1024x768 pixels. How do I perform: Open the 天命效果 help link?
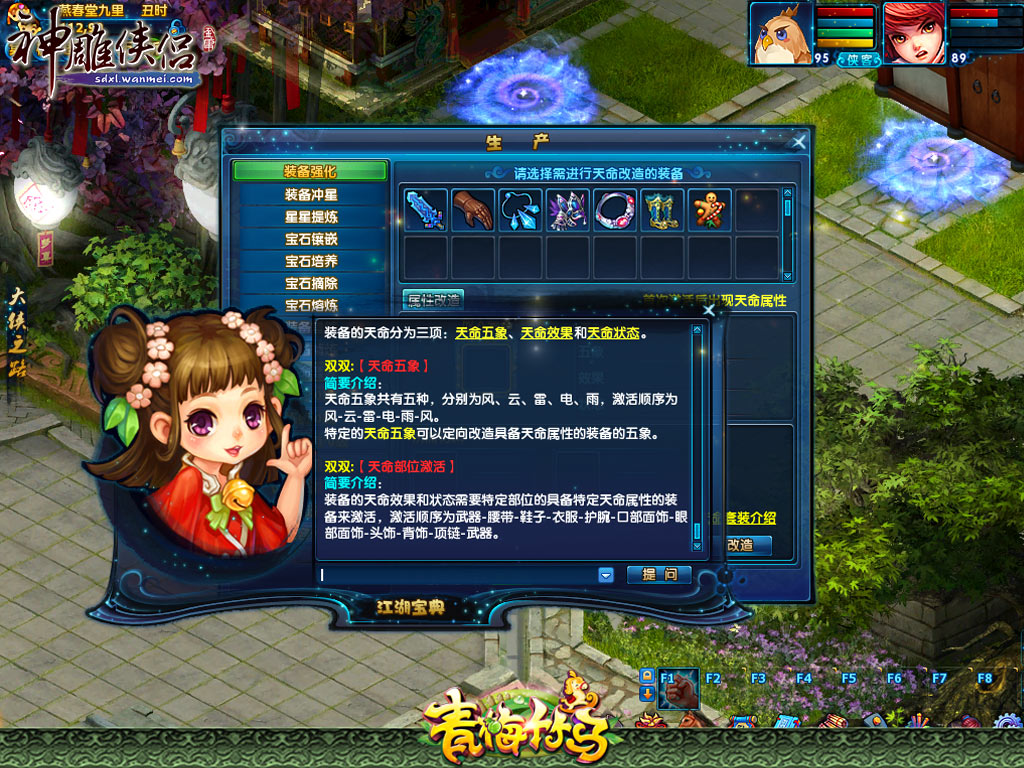pyautogui.click(x=546, y=333)
